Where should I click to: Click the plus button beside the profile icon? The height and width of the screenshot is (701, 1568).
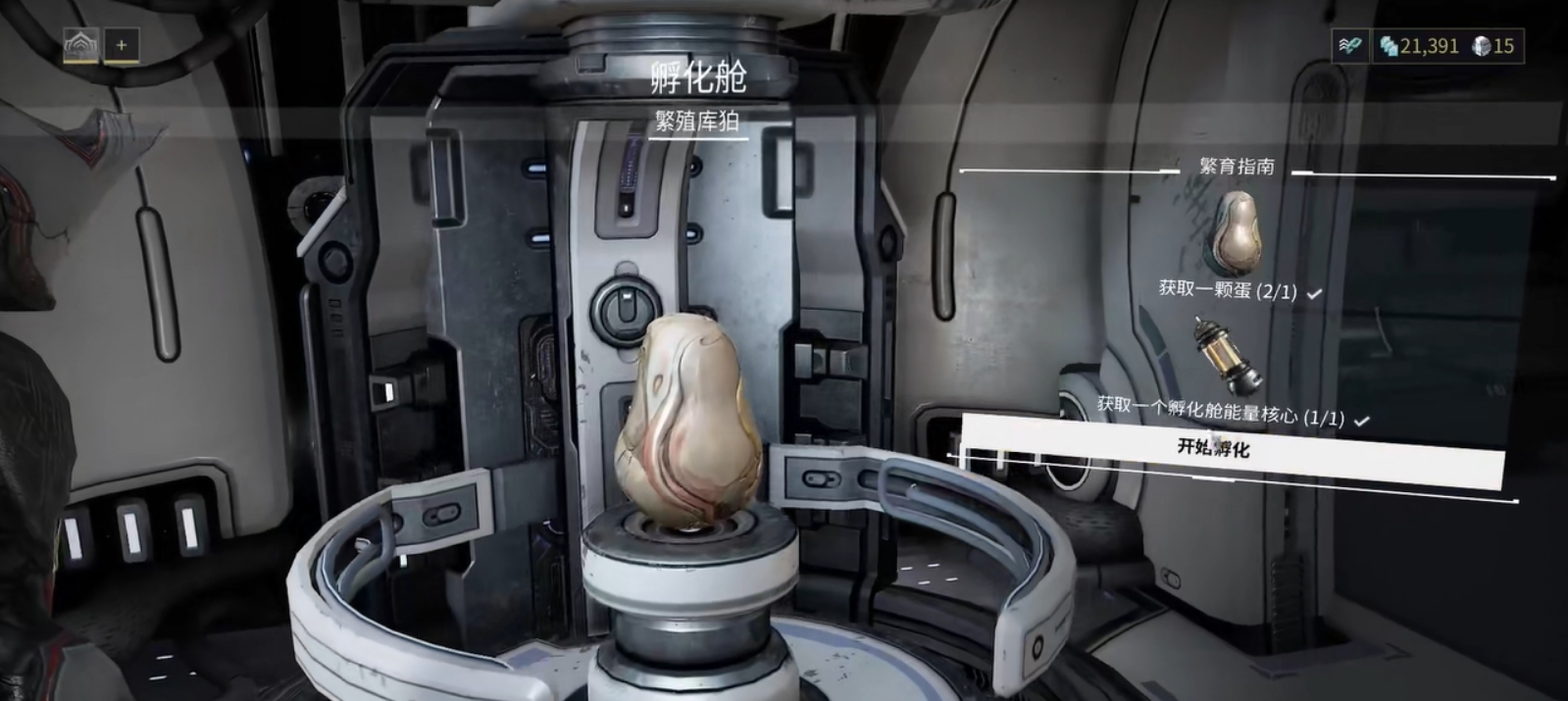point(122,45)
